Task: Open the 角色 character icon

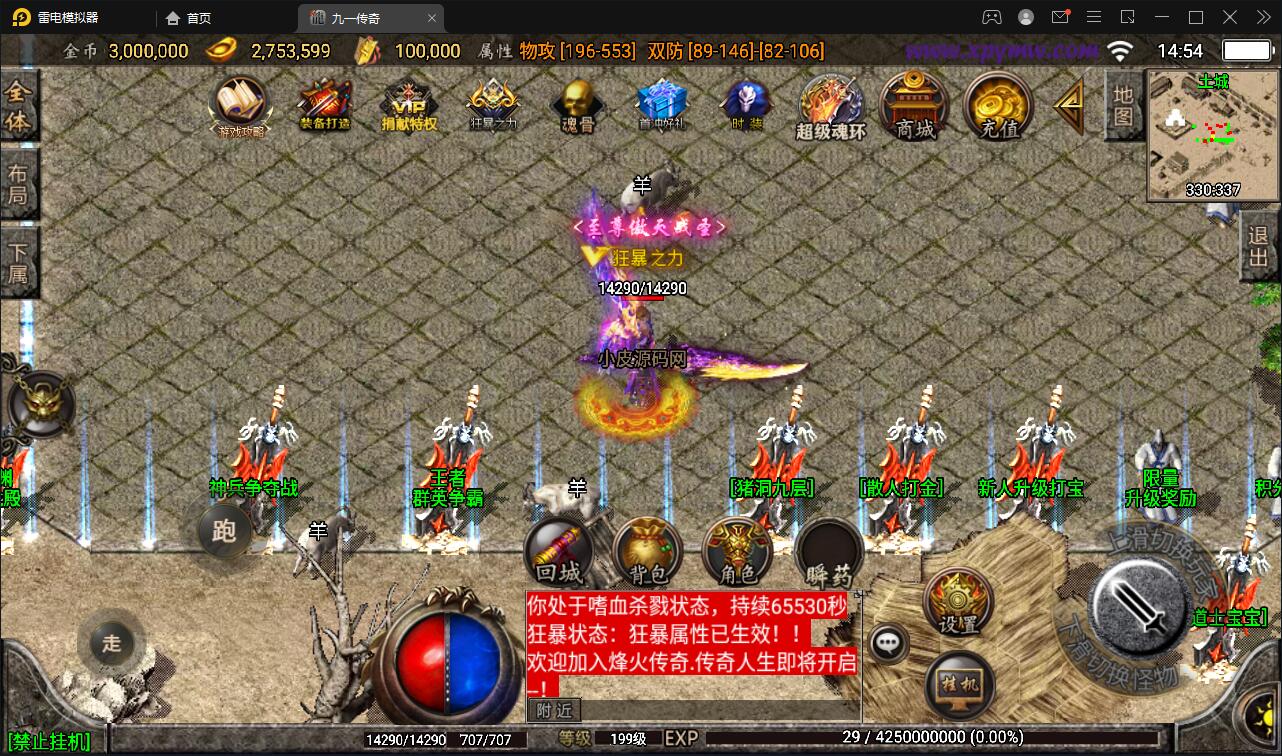Action: [x=738, y=550]
